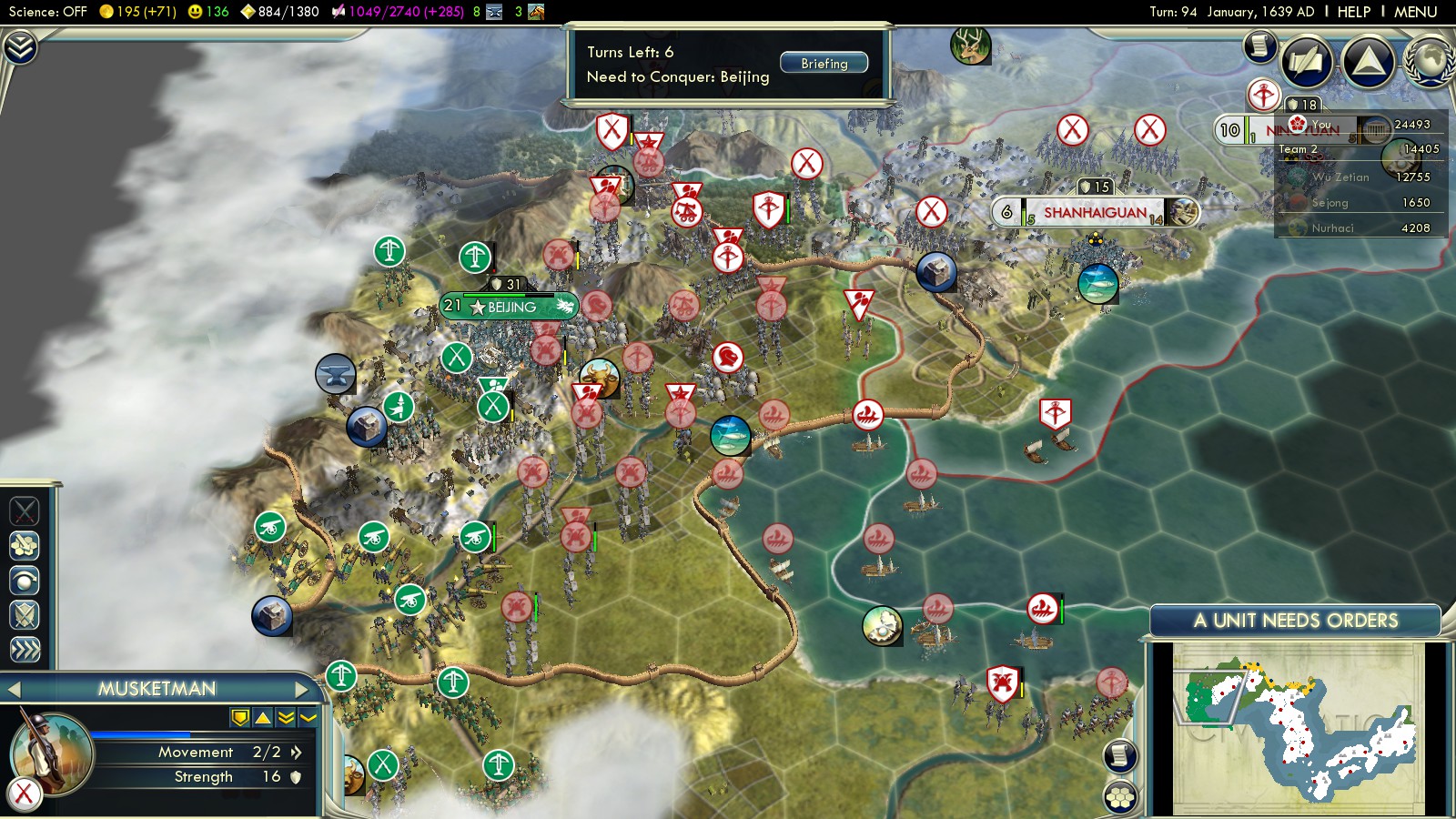Put the Musketman to sleep with double-chevron

285,719
